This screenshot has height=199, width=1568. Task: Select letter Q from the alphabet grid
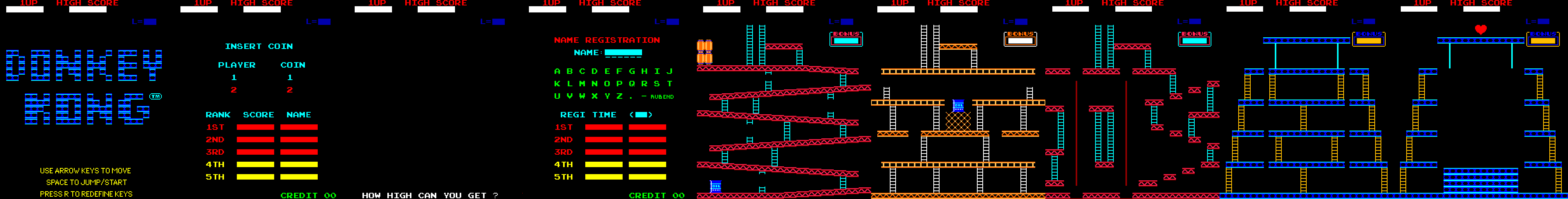(x=632, y=84)
